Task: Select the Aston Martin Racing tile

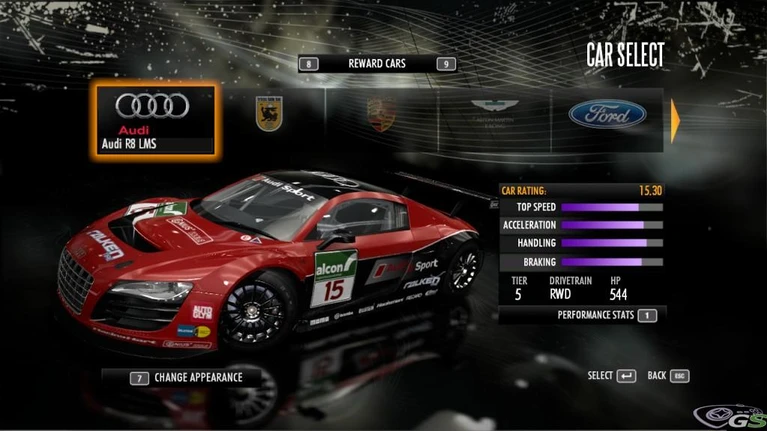Action: click(x=496, y=114)
